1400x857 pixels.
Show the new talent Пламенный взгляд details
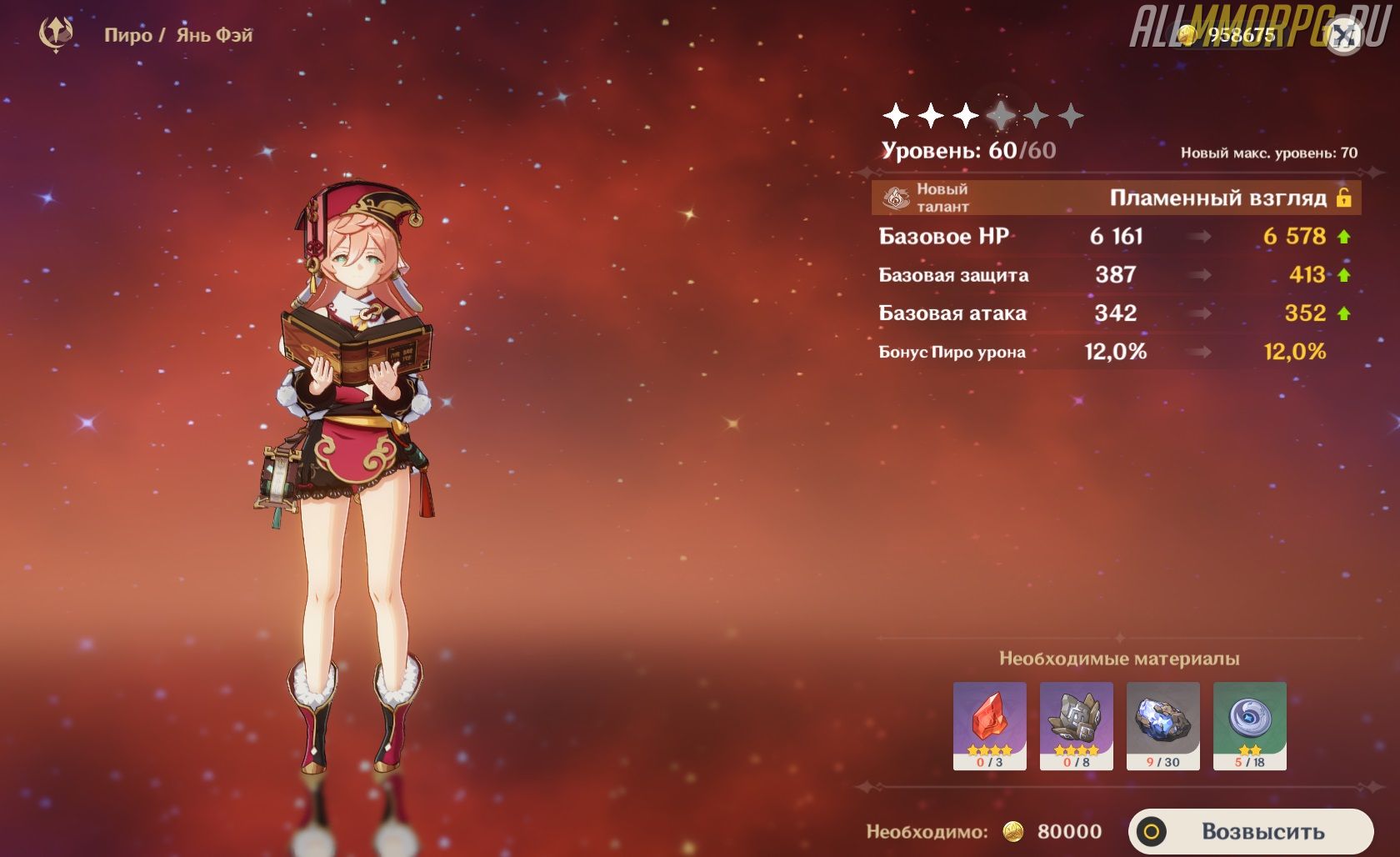click(x=1117, y=198)
